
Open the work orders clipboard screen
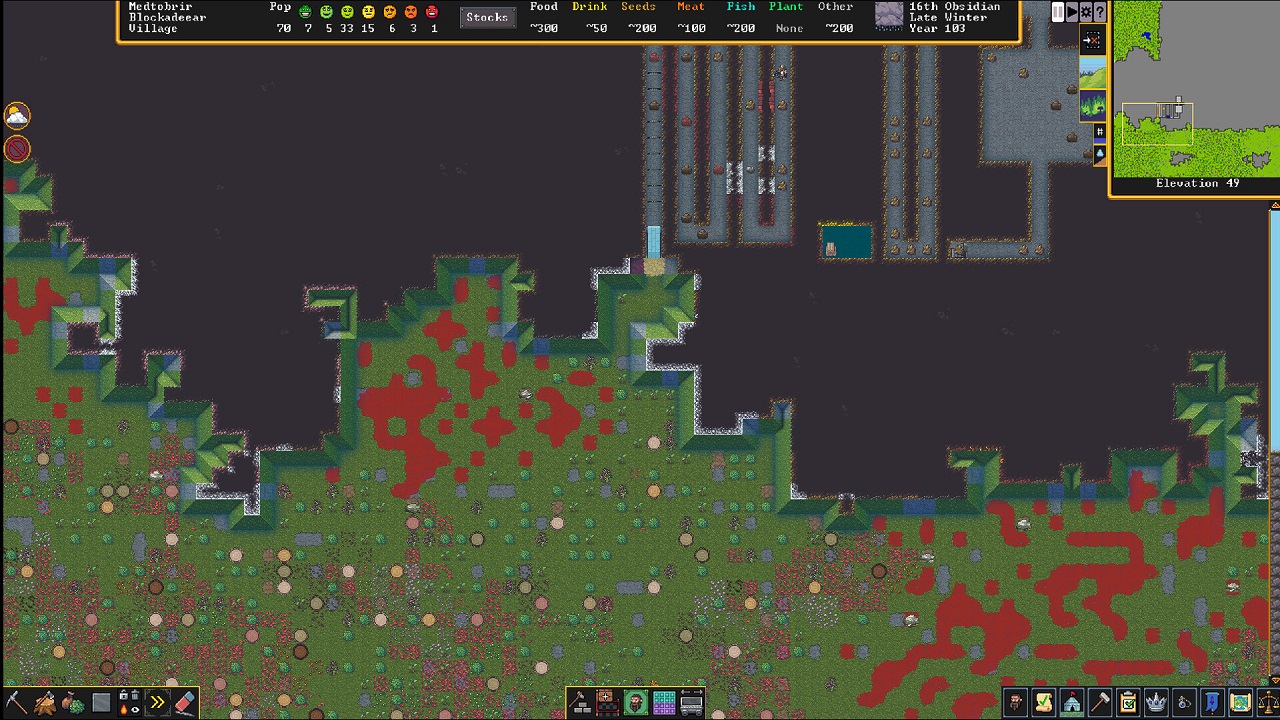[1128, 702]
